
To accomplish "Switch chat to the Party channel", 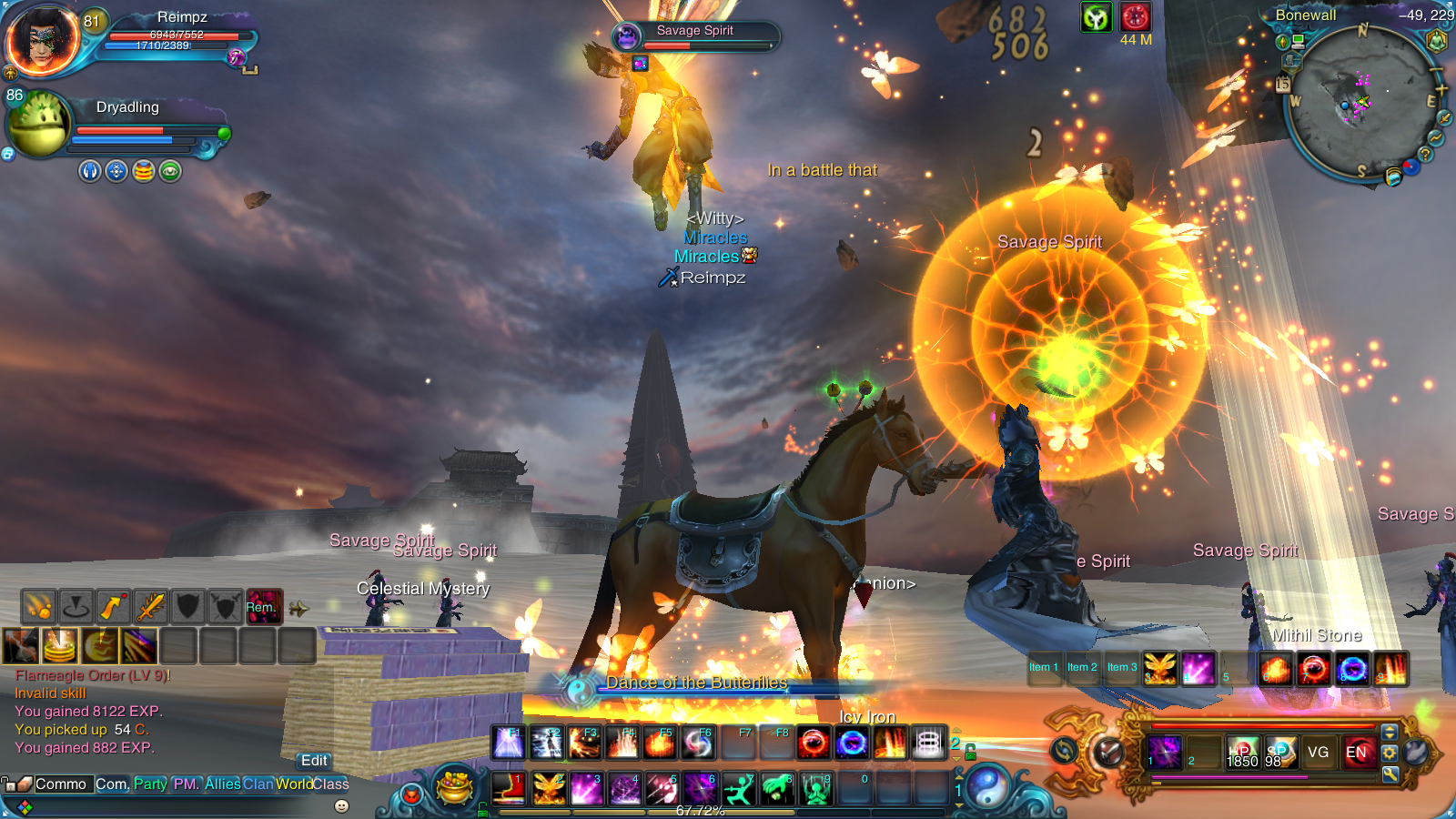I will click(x=150, y=784).
